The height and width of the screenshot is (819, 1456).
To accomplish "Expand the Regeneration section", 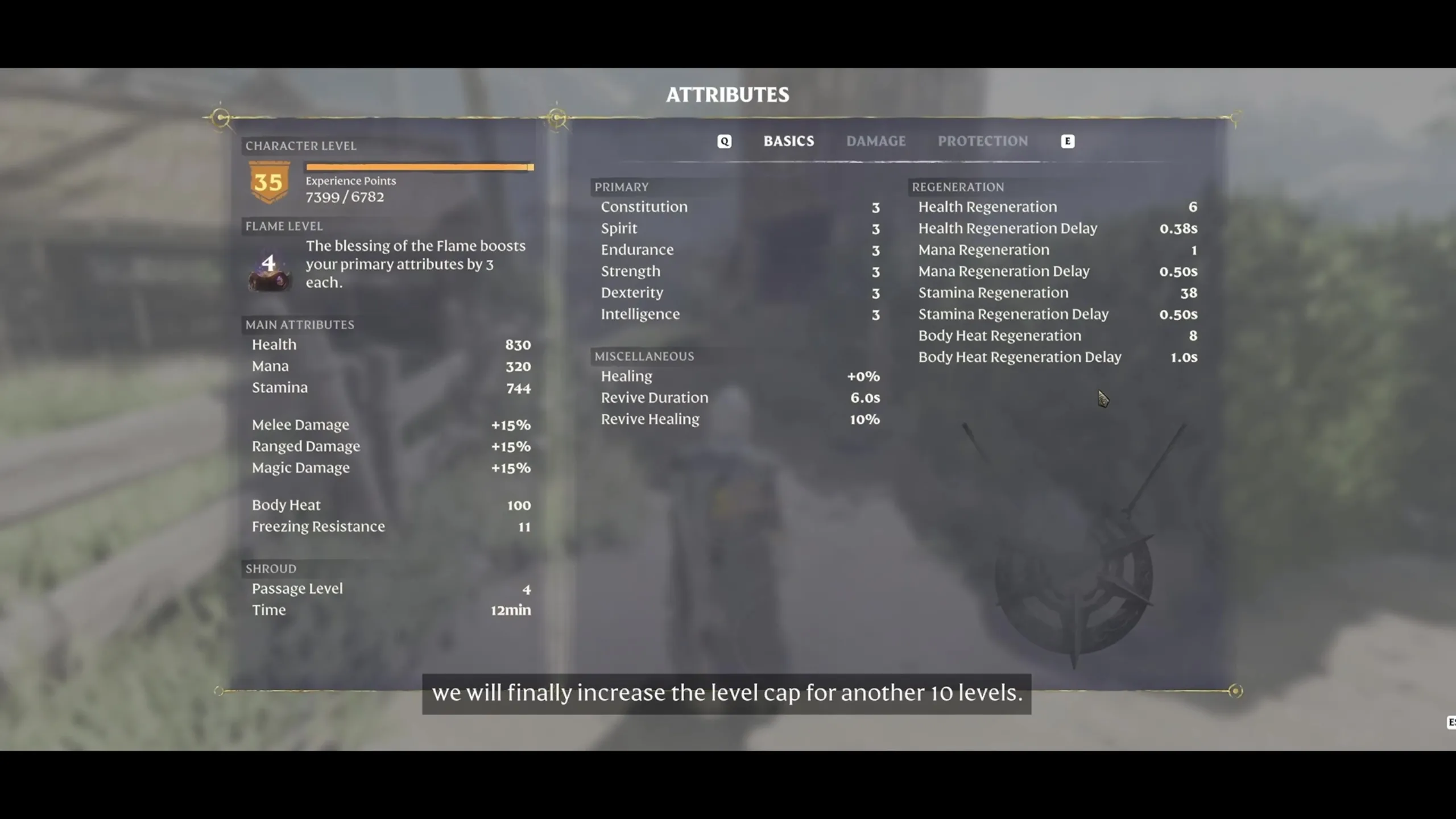I will coord(958,187).
